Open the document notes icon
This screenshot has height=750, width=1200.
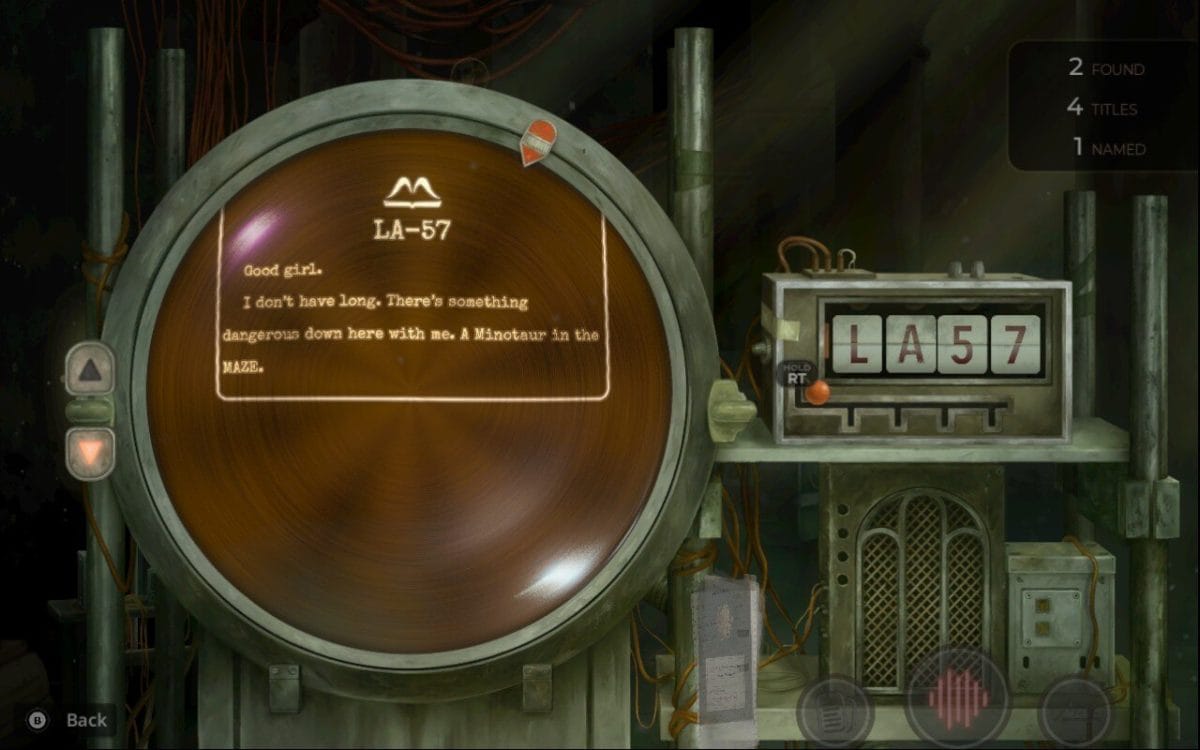point(834,711)
